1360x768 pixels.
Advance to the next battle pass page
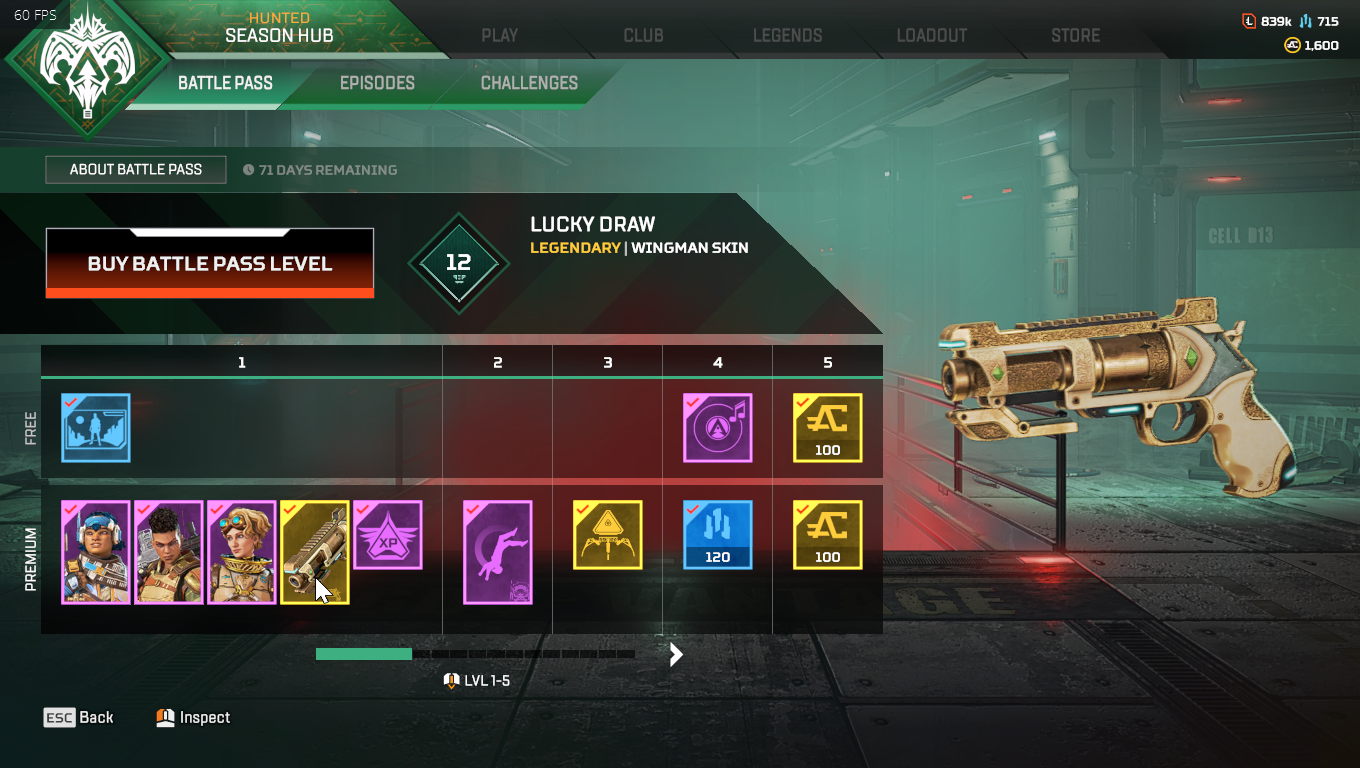pos(676,655)
